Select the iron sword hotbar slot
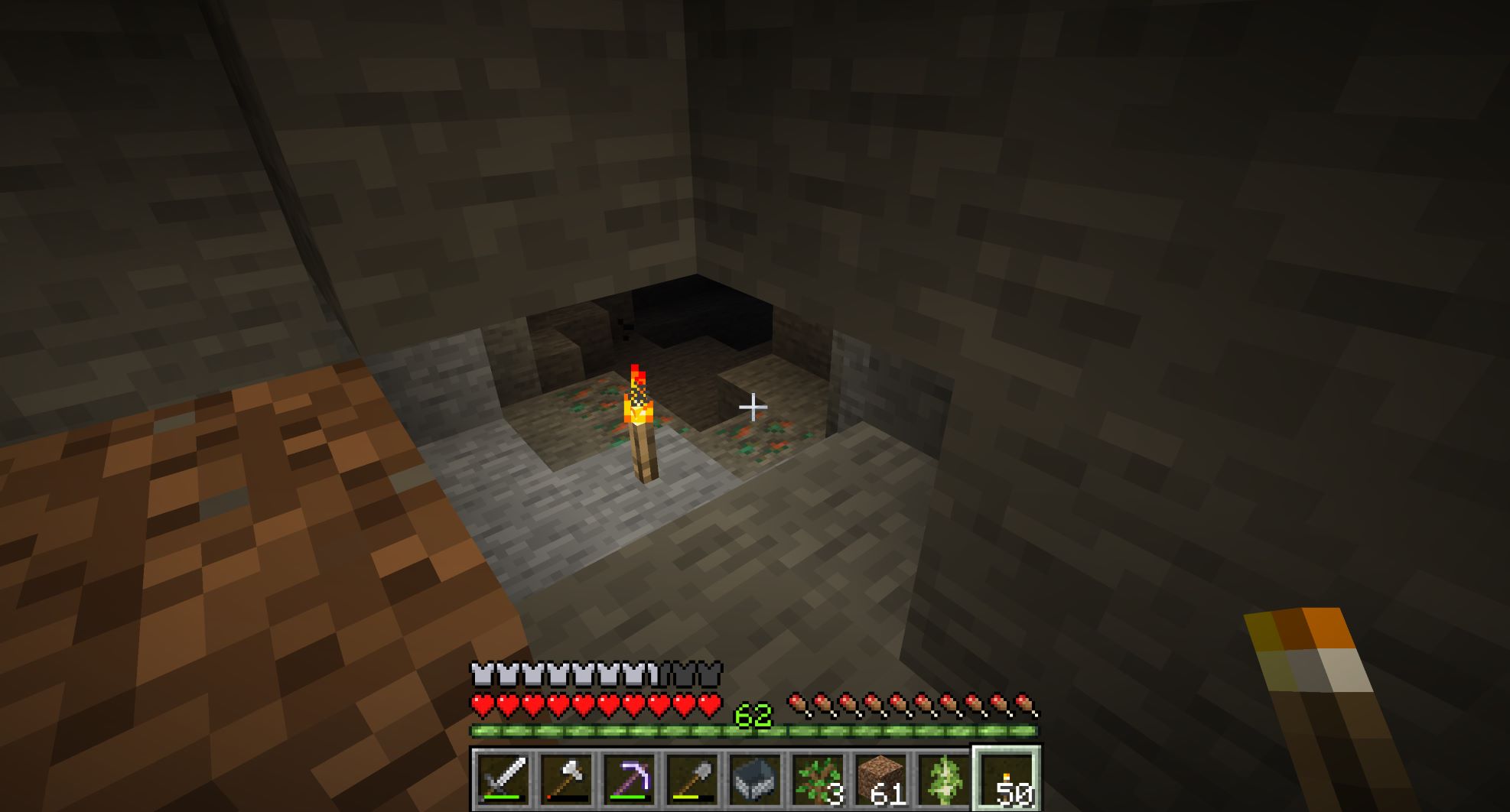This screenshot has height=812, width=1510. (503, 779)
